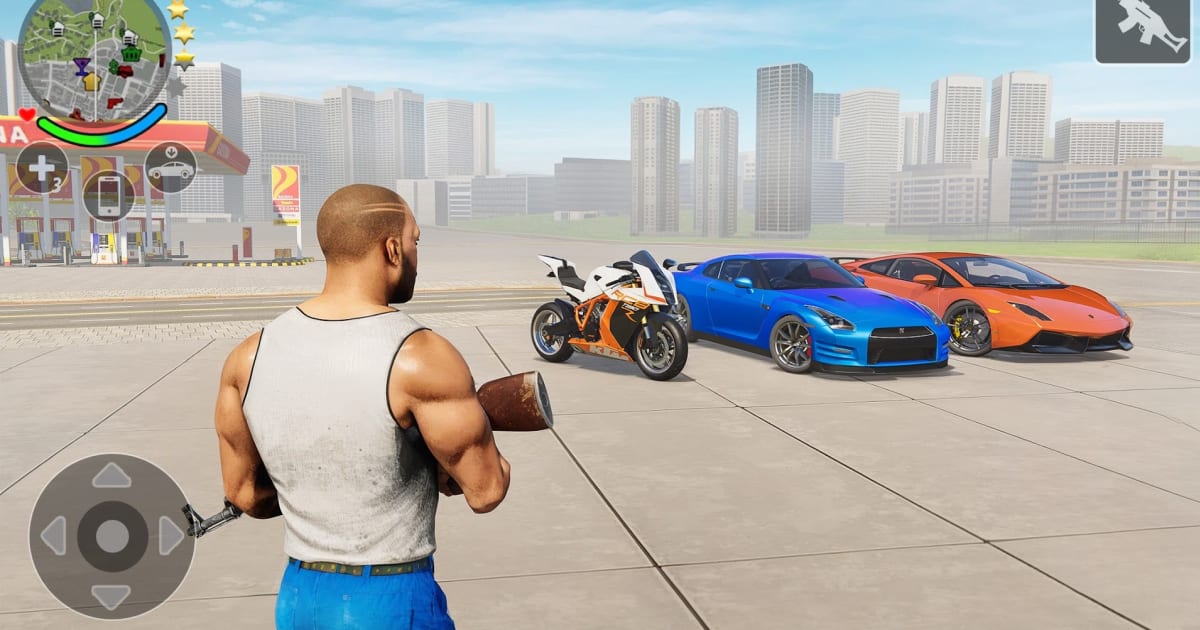The height and width of the screenshot is (630, 1200).
Task: Open the circular minimap
Action: (95, 57)
